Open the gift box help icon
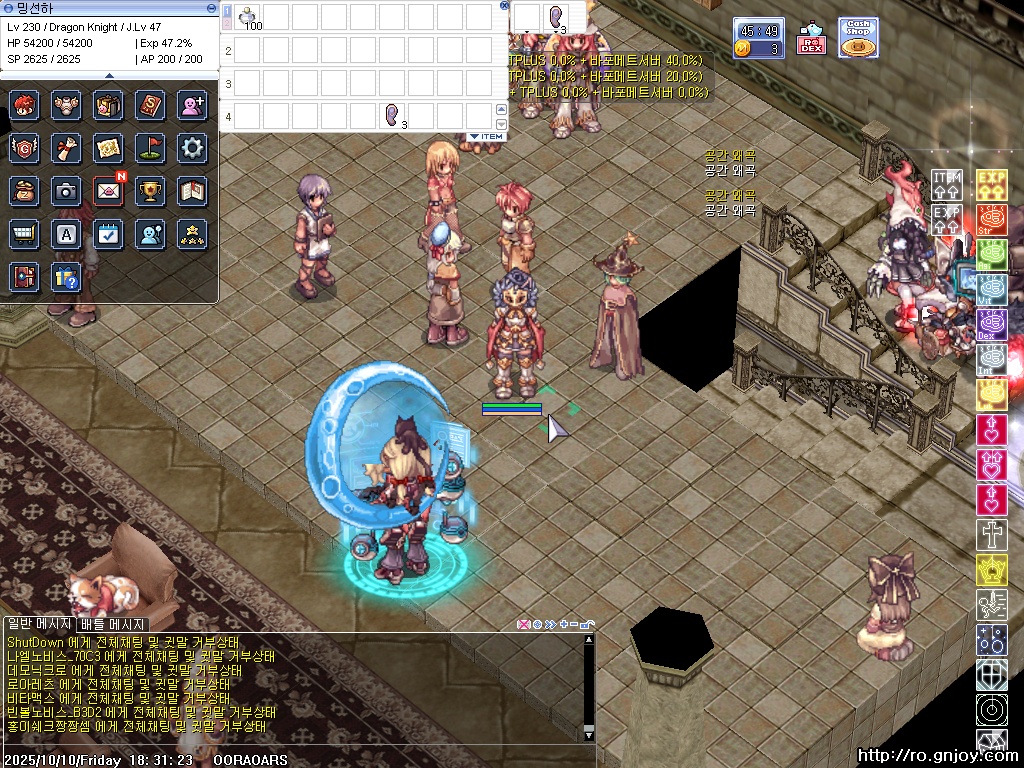 click(66, 276)
